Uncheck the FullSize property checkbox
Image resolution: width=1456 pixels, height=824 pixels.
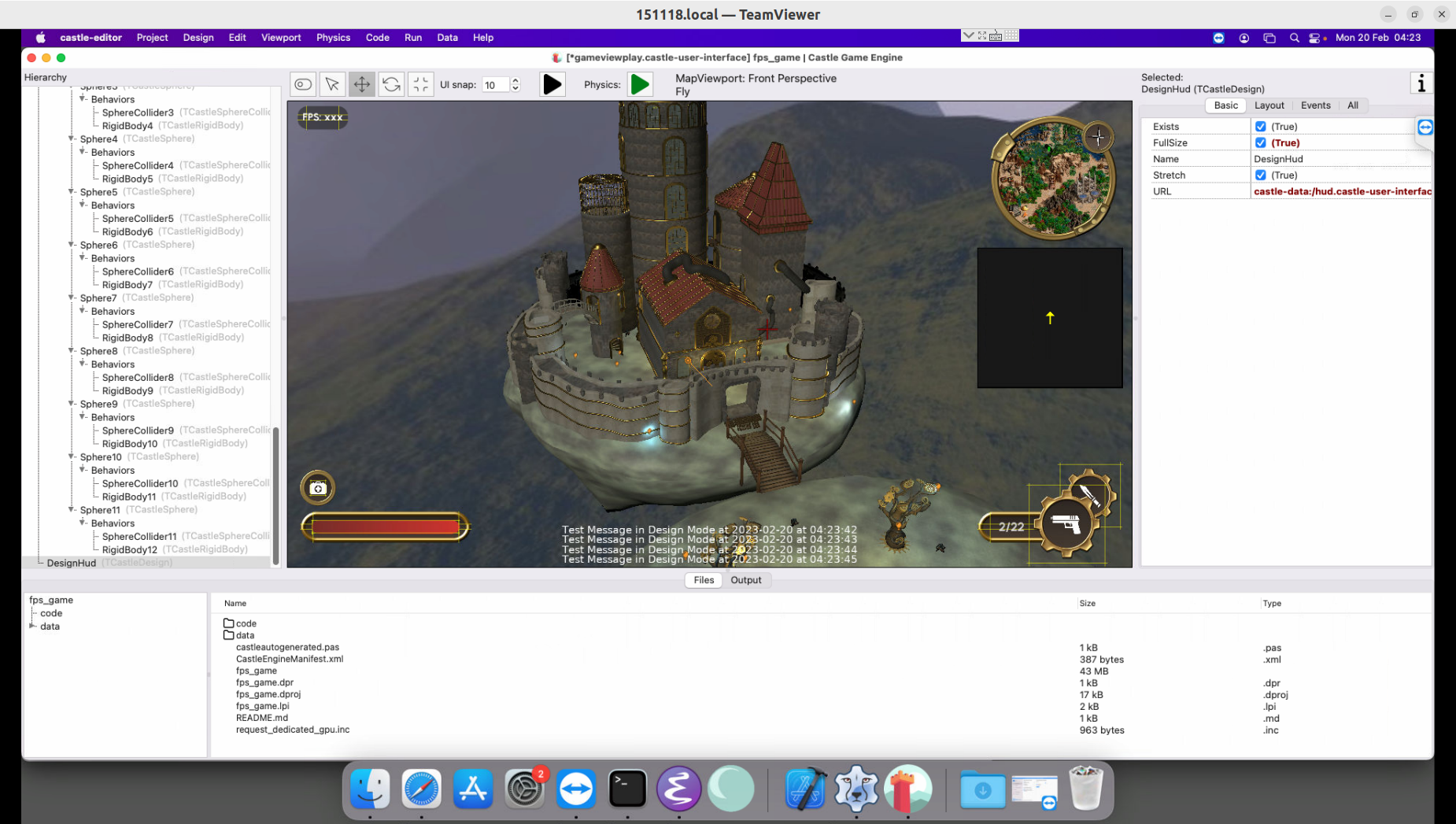point(1261,142)
